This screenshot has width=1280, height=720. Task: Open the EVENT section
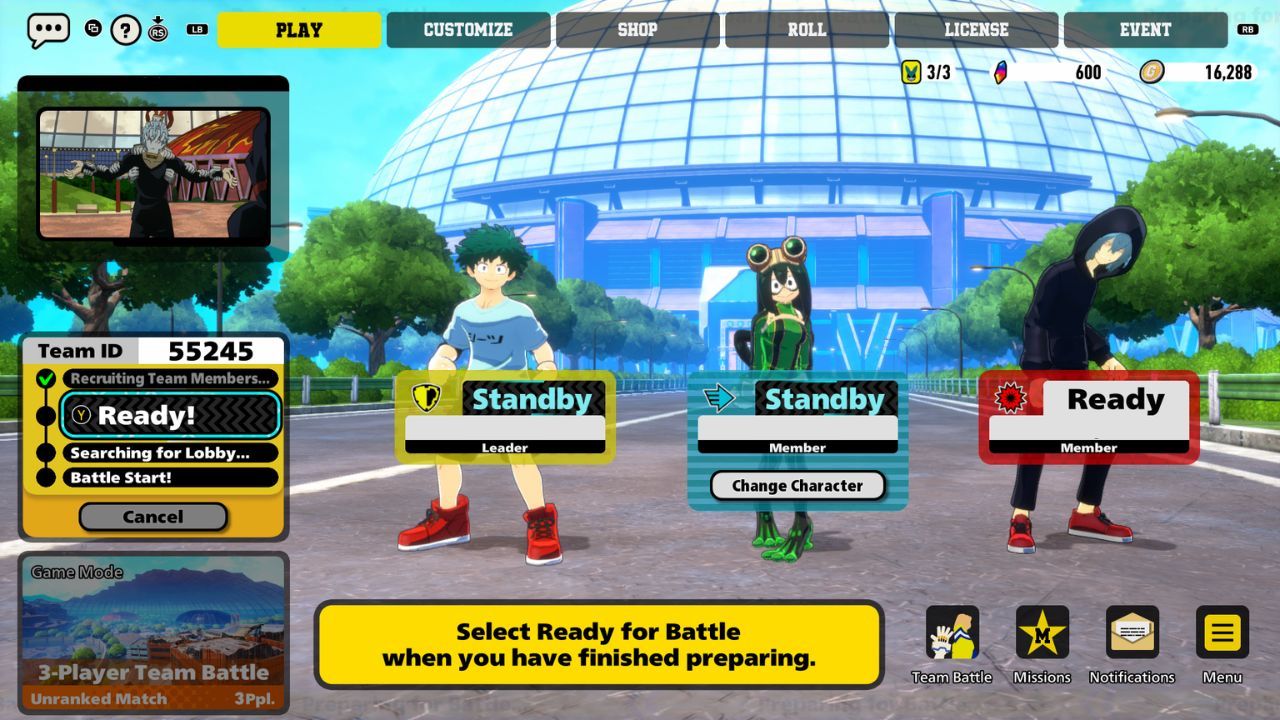1144,29
